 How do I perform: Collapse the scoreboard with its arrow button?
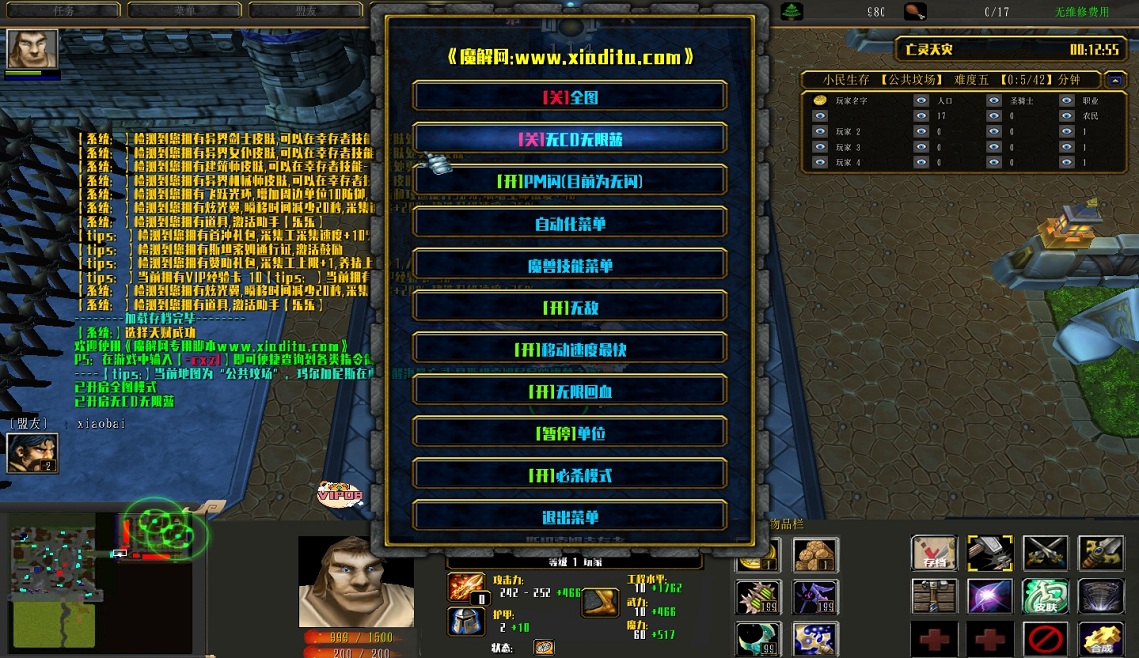[x=1115, y=79]
